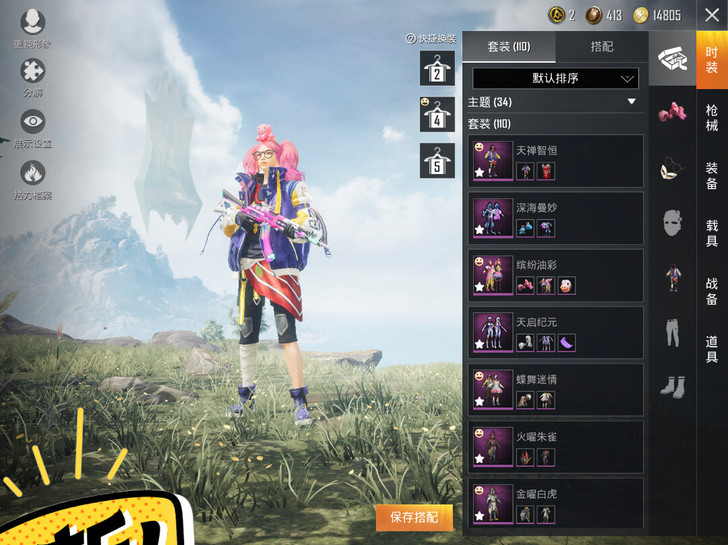The width and height of the screenshot is (728, 545).
Task: Expand the 主题 (34) section
Action: pos(631,102)
